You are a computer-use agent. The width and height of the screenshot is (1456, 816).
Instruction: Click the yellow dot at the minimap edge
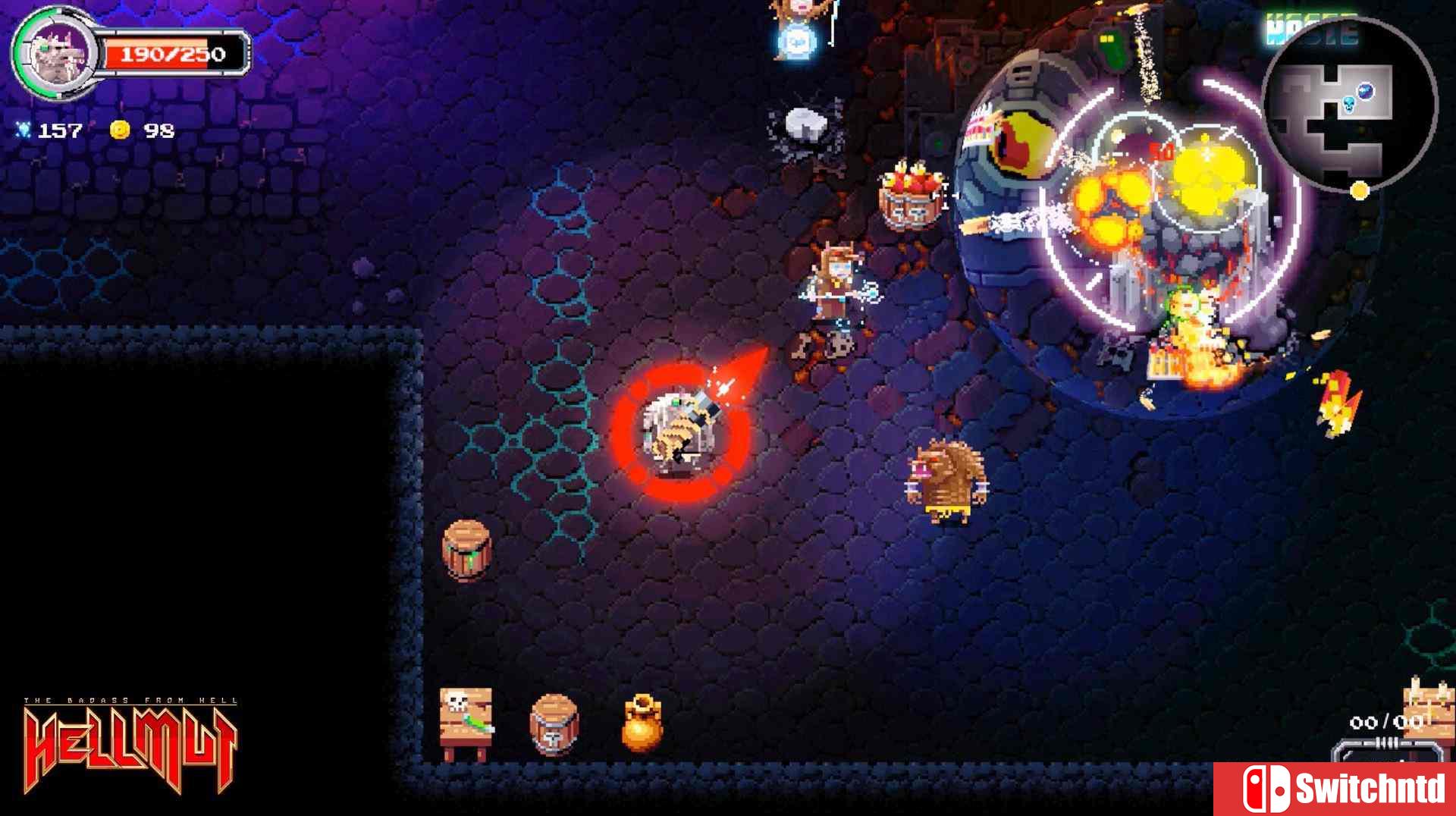pos(1361,191)
